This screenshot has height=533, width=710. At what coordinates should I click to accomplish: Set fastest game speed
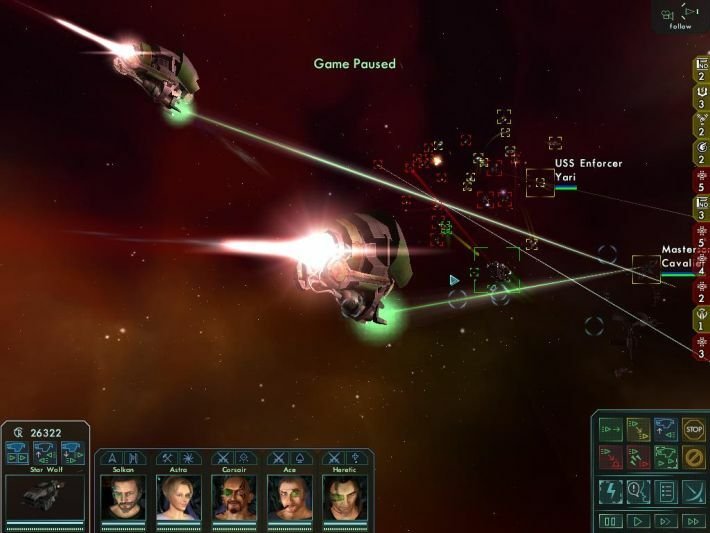click(x=692, y=521)
